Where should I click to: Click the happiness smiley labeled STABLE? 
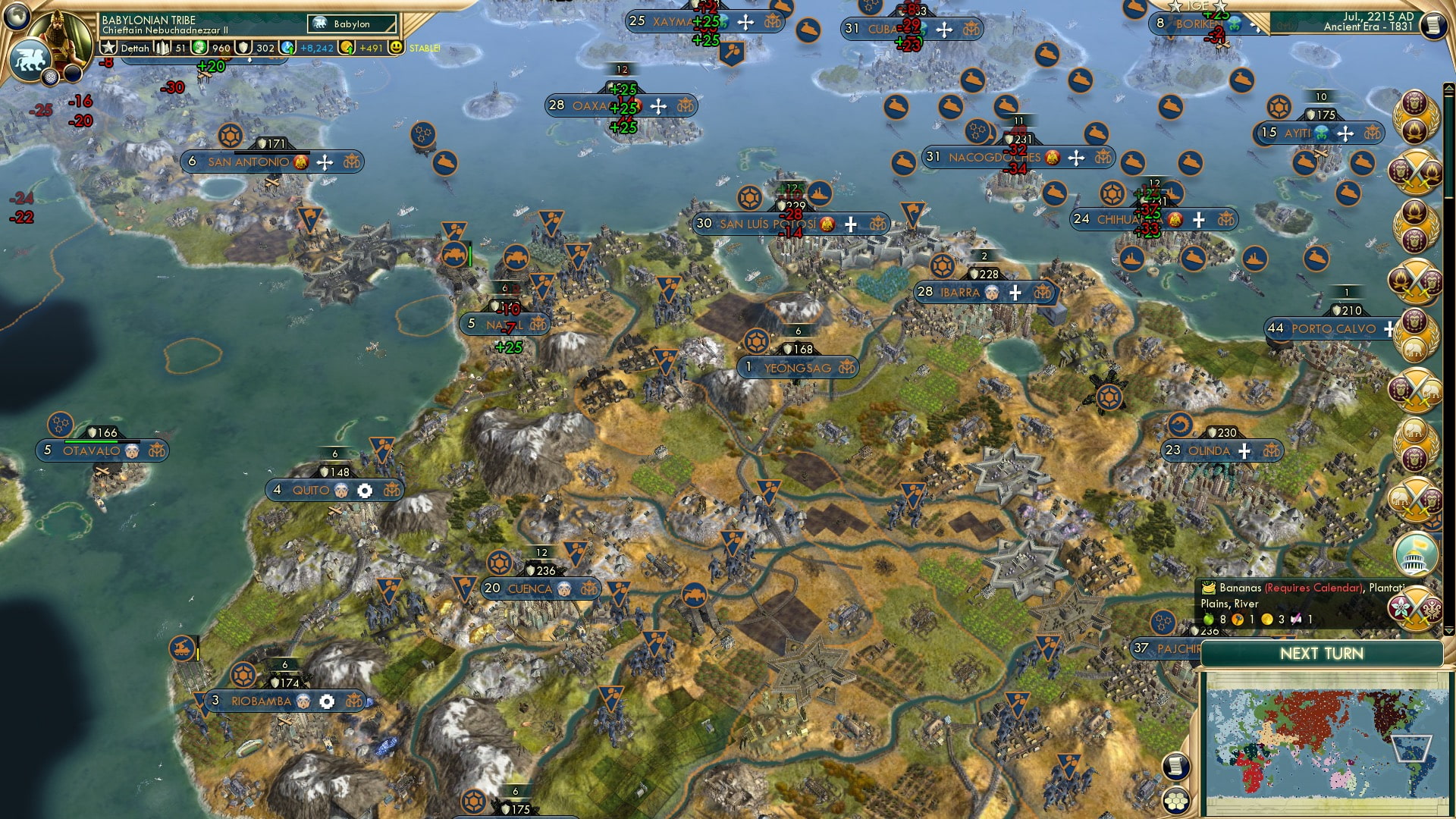click(397, 46)
